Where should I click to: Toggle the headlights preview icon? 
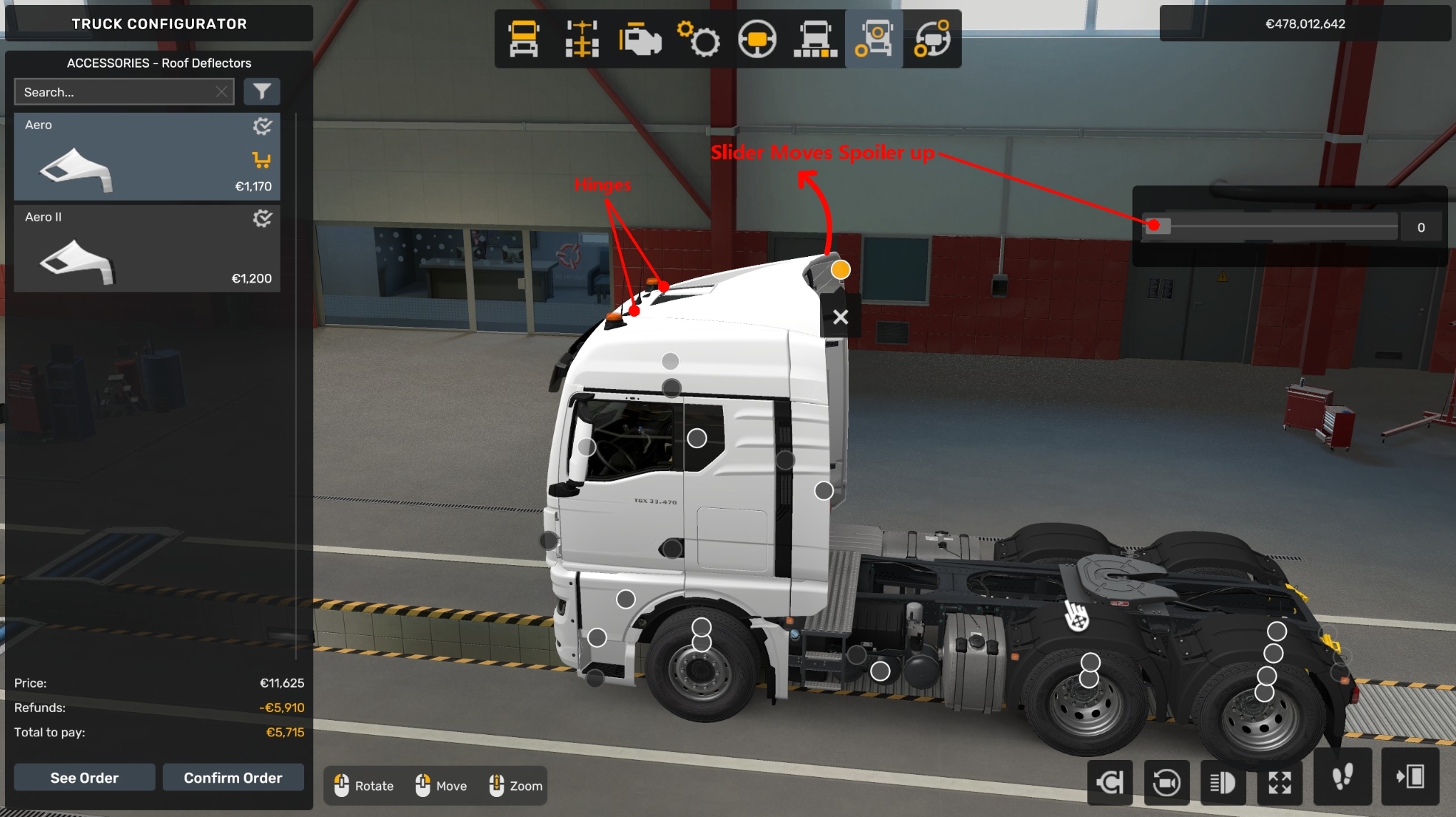(1223, 781)
